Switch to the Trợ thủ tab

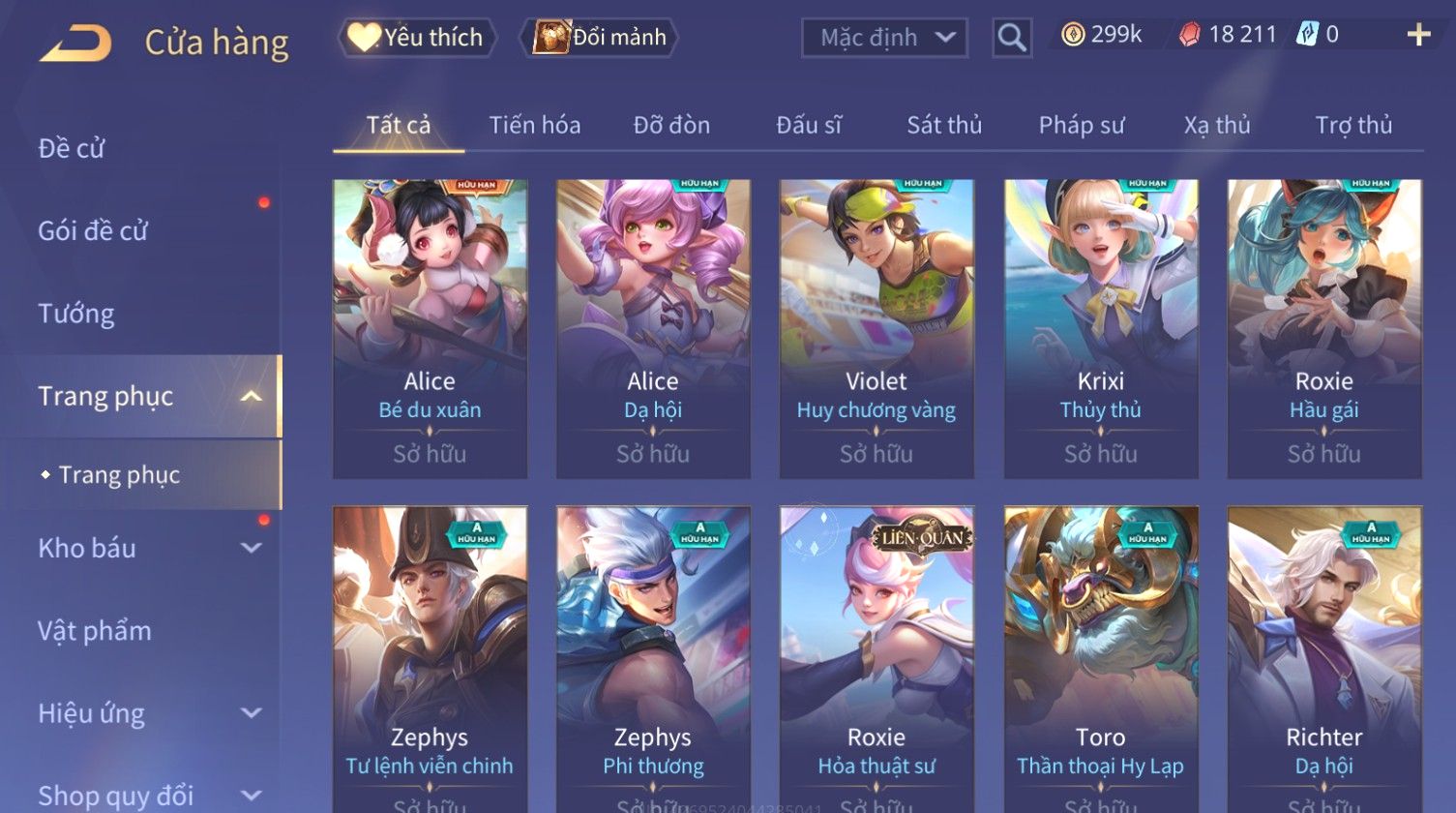[x=1352, y=125]
